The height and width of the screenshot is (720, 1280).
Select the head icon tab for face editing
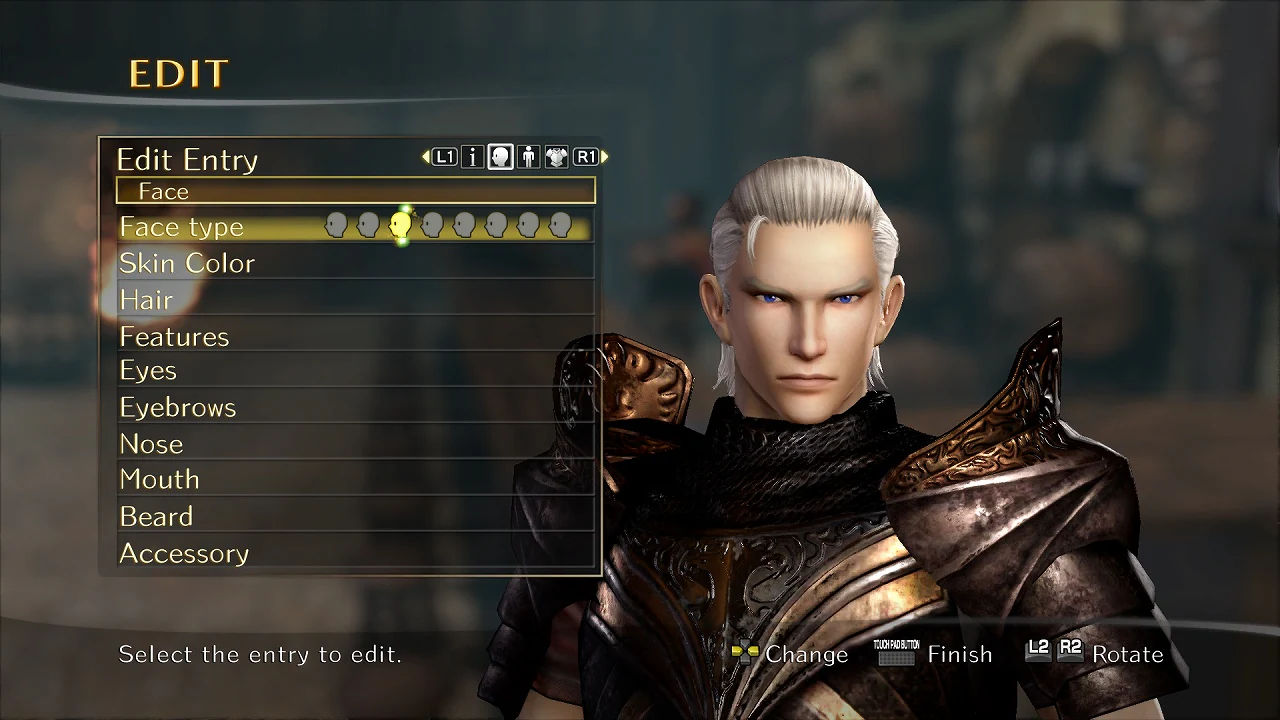[499, 157]
